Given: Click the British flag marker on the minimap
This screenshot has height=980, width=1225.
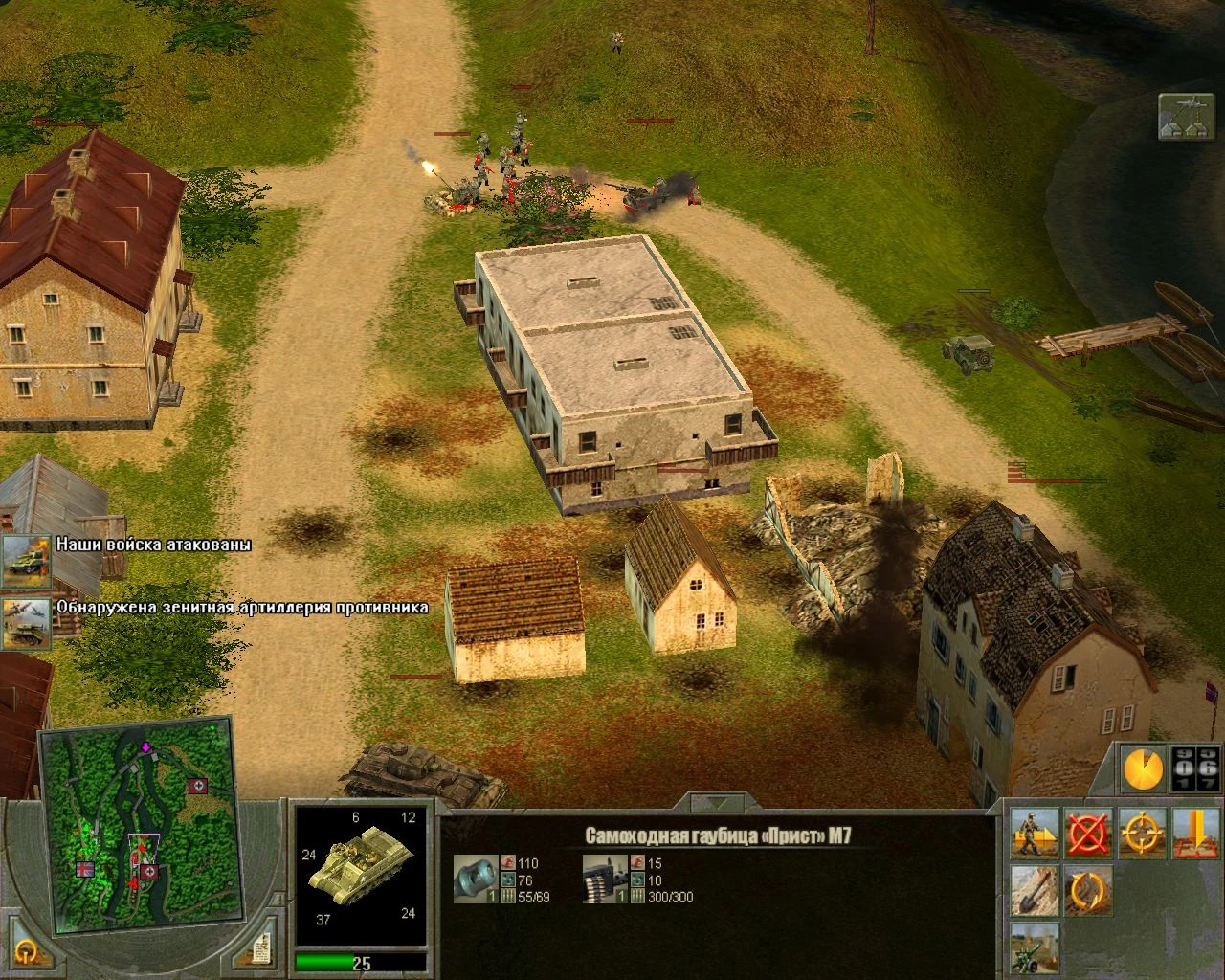Looking at the screenshot, I should click(85, 869).
